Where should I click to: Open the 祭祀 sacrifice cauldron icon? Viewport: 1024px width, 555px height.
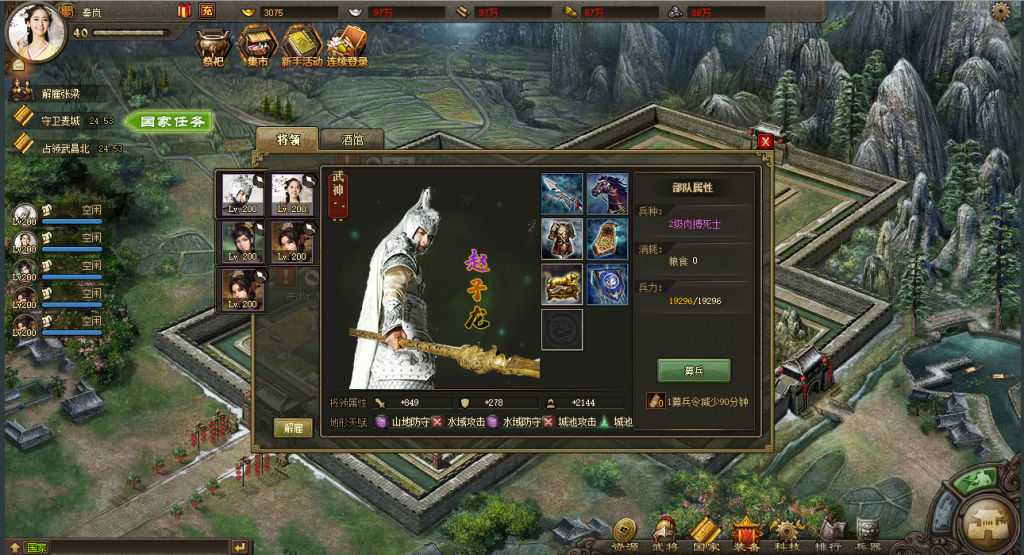[213, 45]
